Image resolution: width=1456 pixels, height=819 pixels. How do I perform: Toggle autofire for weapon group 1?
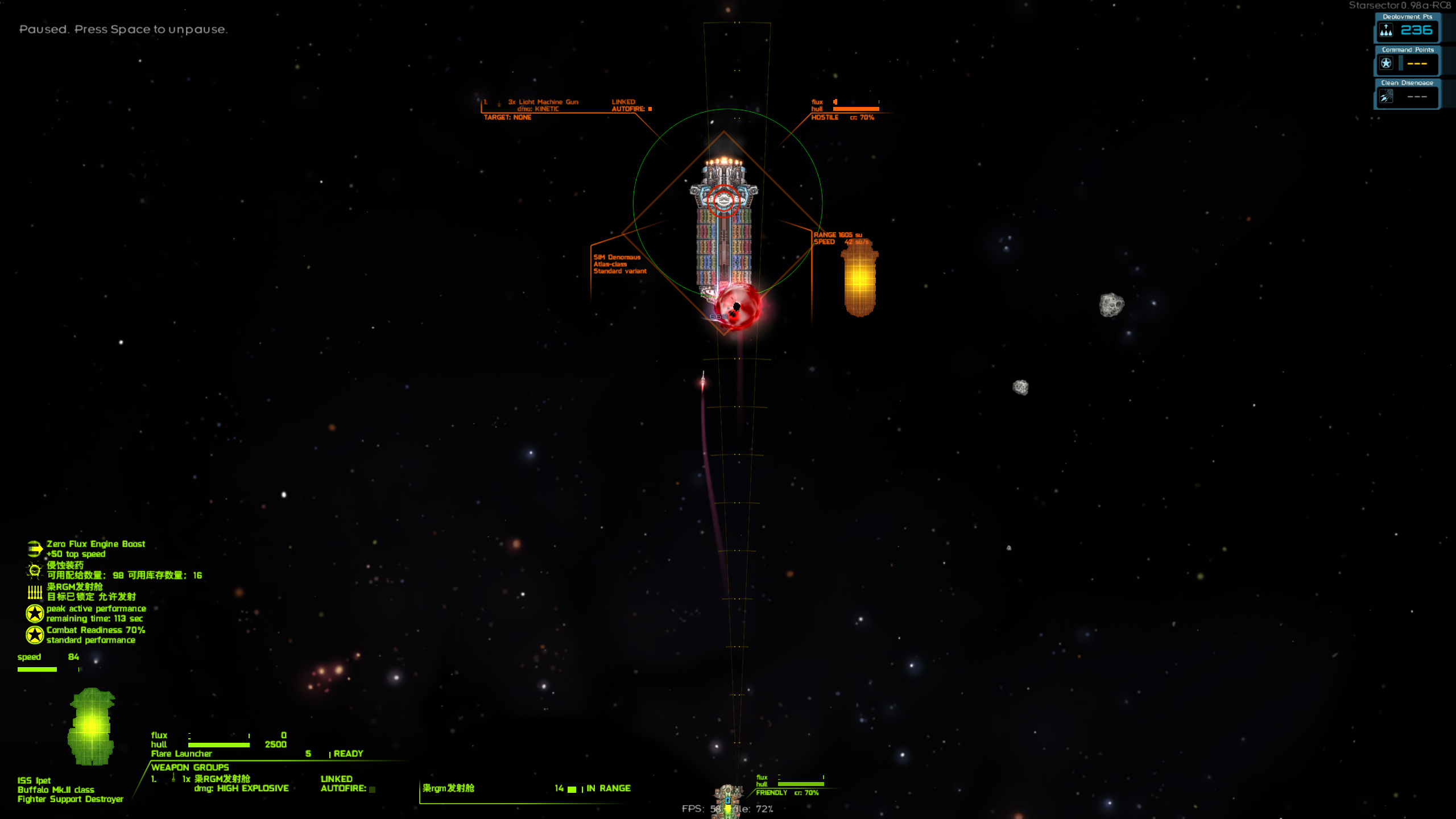click(x=372, y=789)
